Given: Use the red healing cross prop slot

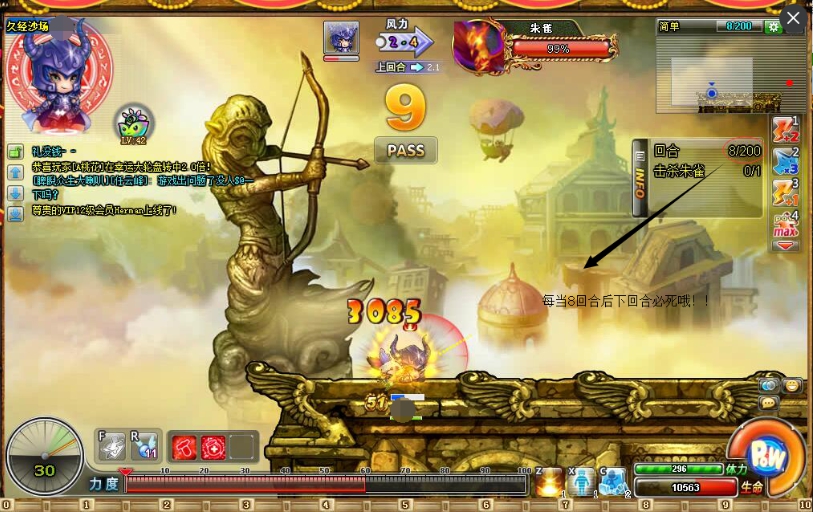Looking at the screenshot, I should coord(212,447).
